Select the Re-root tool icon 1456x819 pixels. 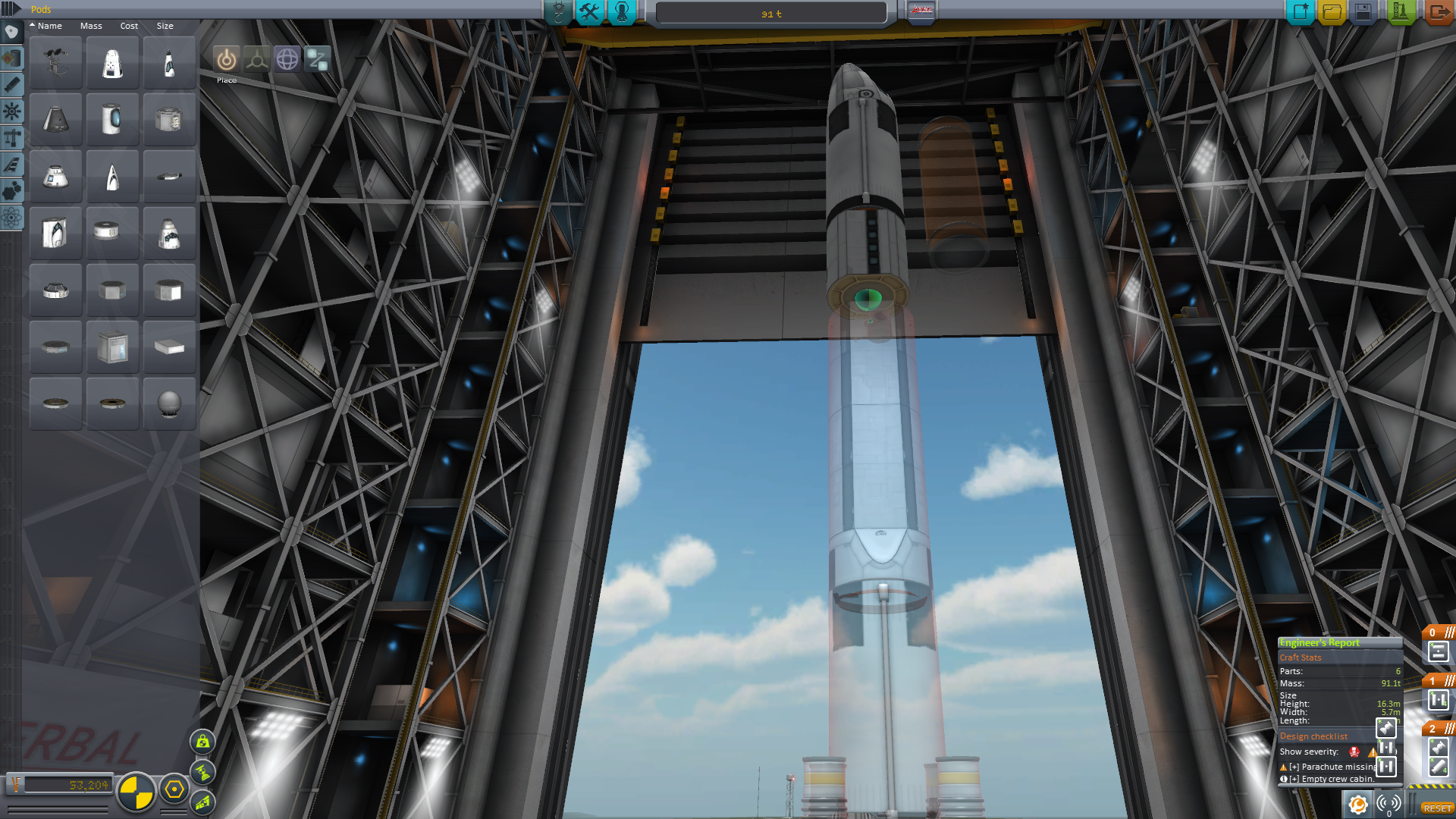318,59
